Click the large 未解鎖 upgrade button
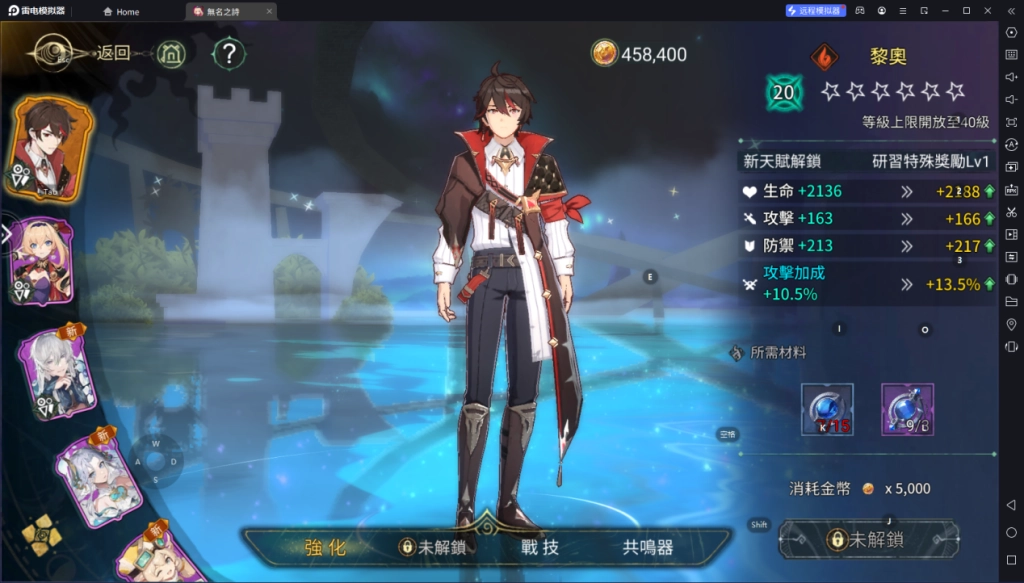 (868, 540)
